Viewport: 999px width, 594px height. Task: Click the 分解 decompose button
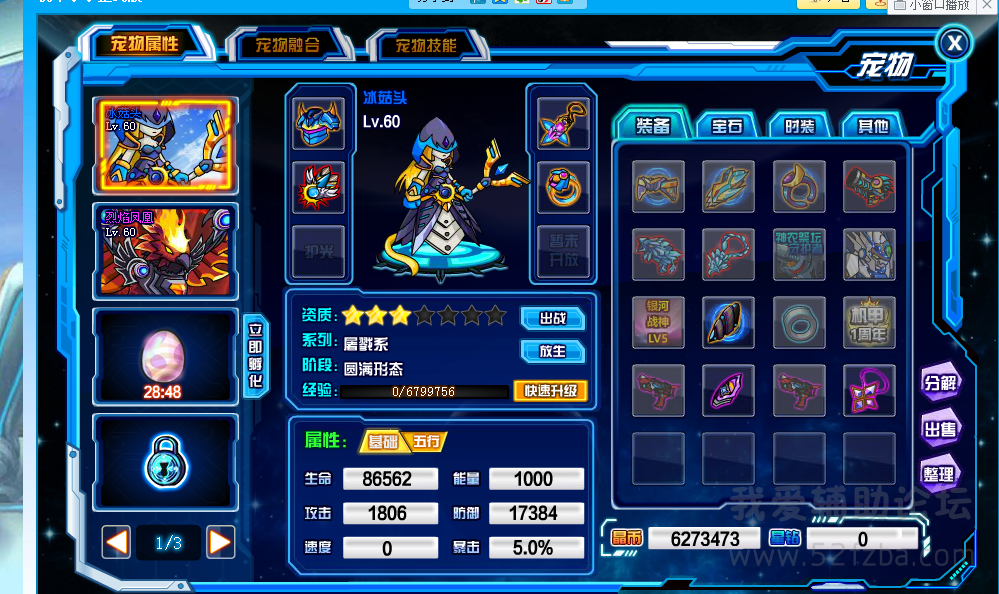point(940,383)
